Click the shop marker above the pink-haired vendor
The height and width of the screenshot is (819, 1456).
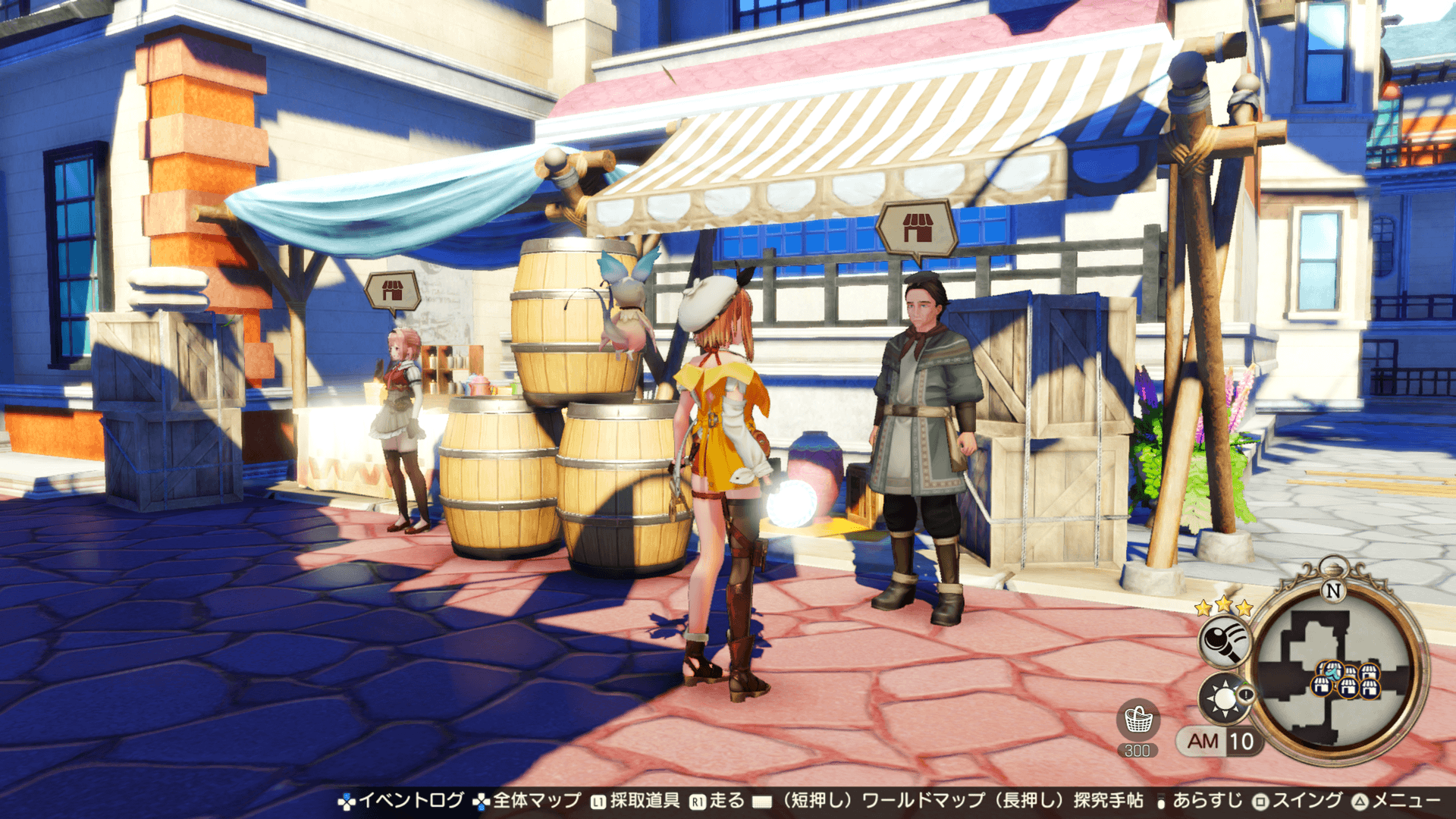[392, 290]
